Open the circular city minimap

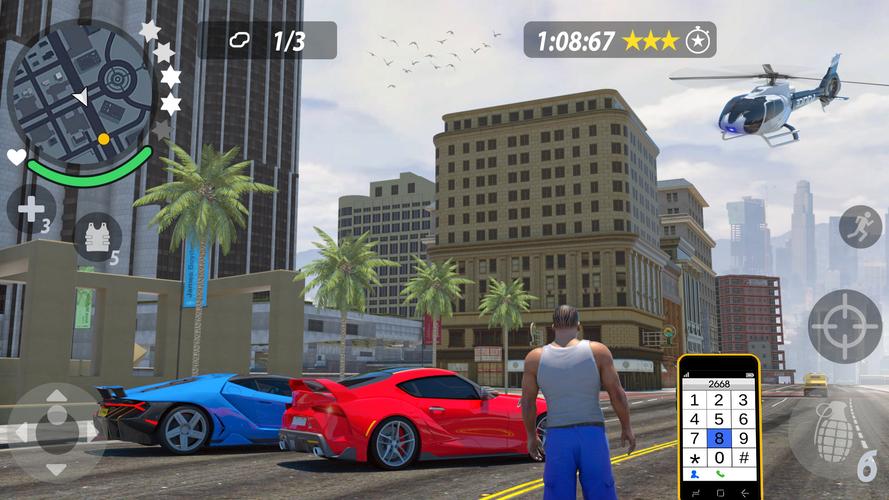78,88
